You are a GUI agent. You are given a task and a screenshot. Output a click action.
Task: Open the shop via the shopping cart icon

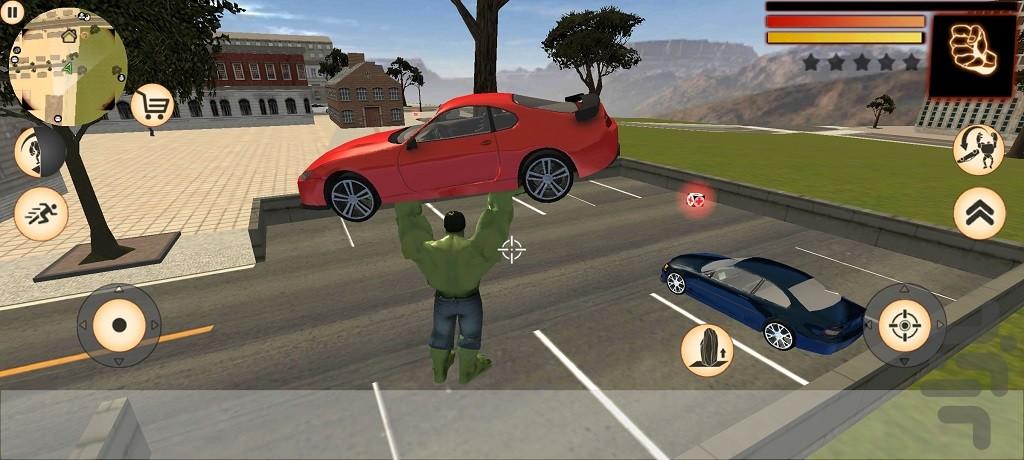pyautogui.click(x=152, y=104)
